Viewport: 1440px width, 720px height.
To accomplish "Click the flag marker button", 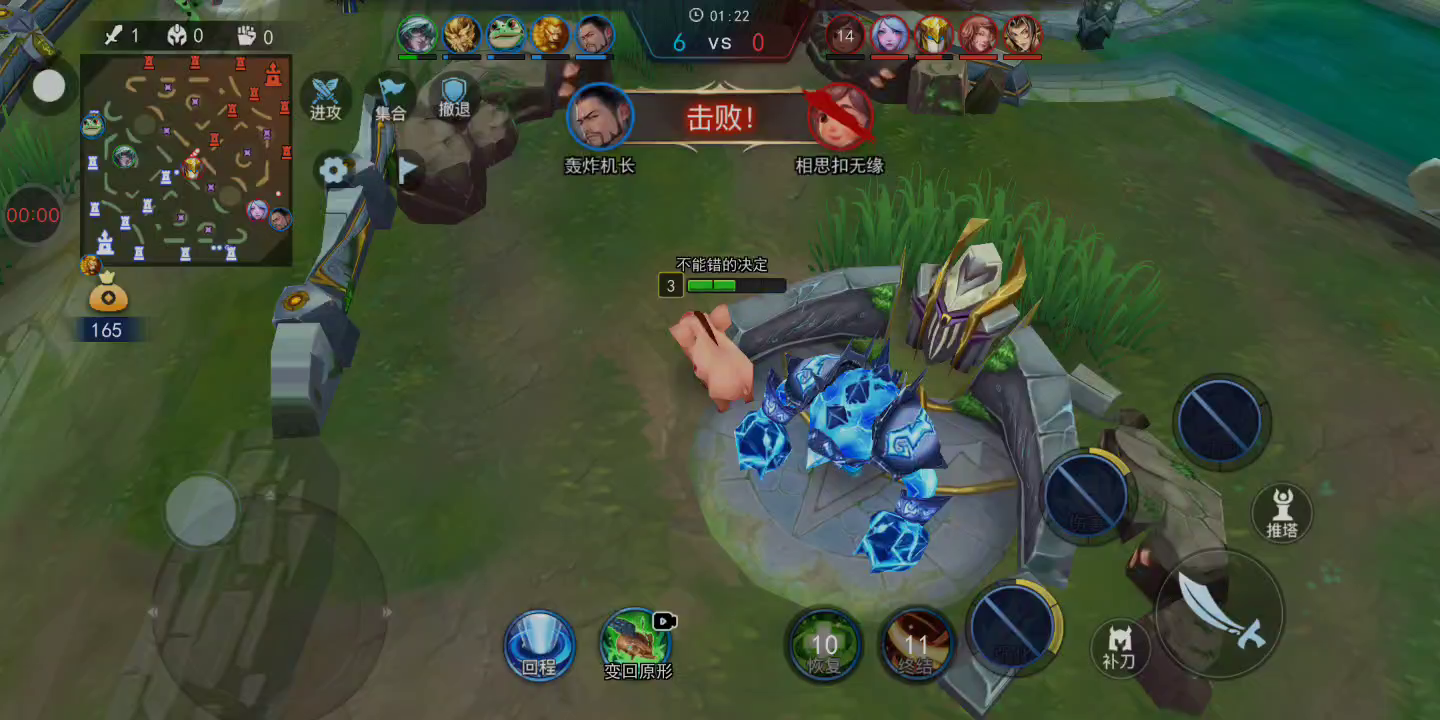I will [x=407, y=171].
